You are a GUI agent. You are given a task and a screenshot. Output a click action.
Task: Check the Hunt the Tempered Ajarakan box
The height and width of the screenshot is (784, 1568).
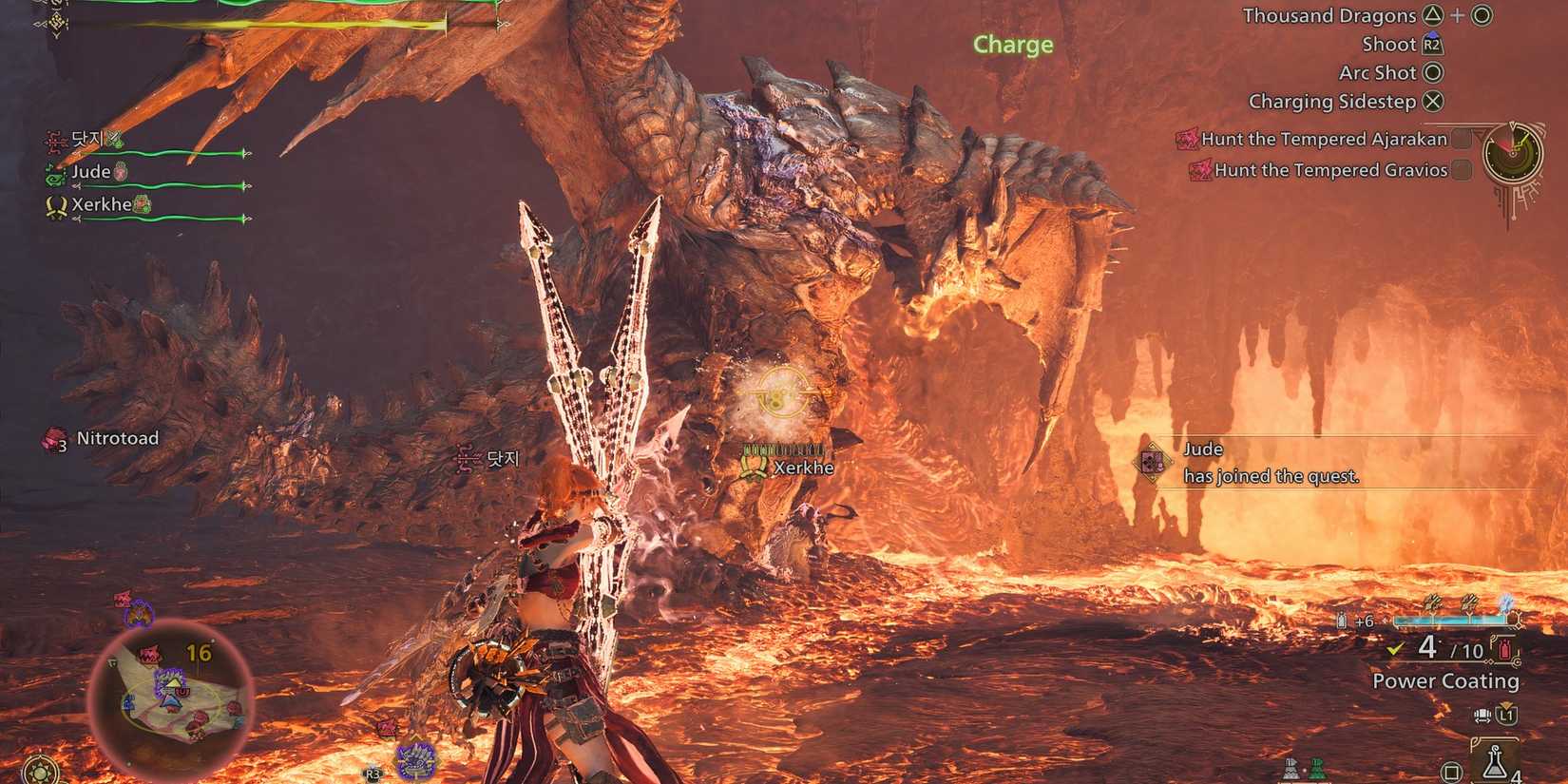coord(1462,140)
